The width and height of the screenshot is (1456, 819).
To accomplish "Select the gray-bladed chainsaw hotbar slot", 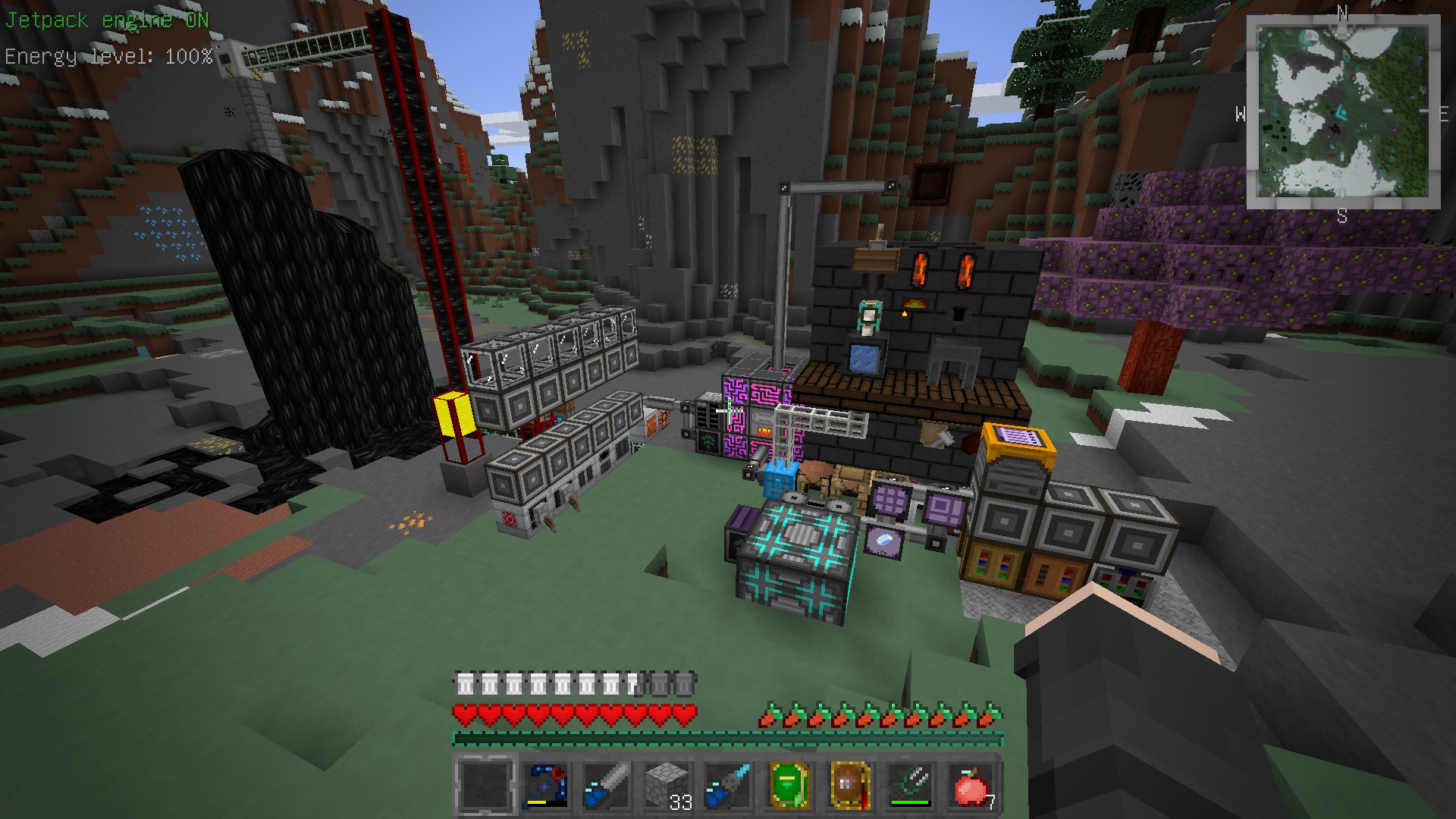I will coord(607,786).
